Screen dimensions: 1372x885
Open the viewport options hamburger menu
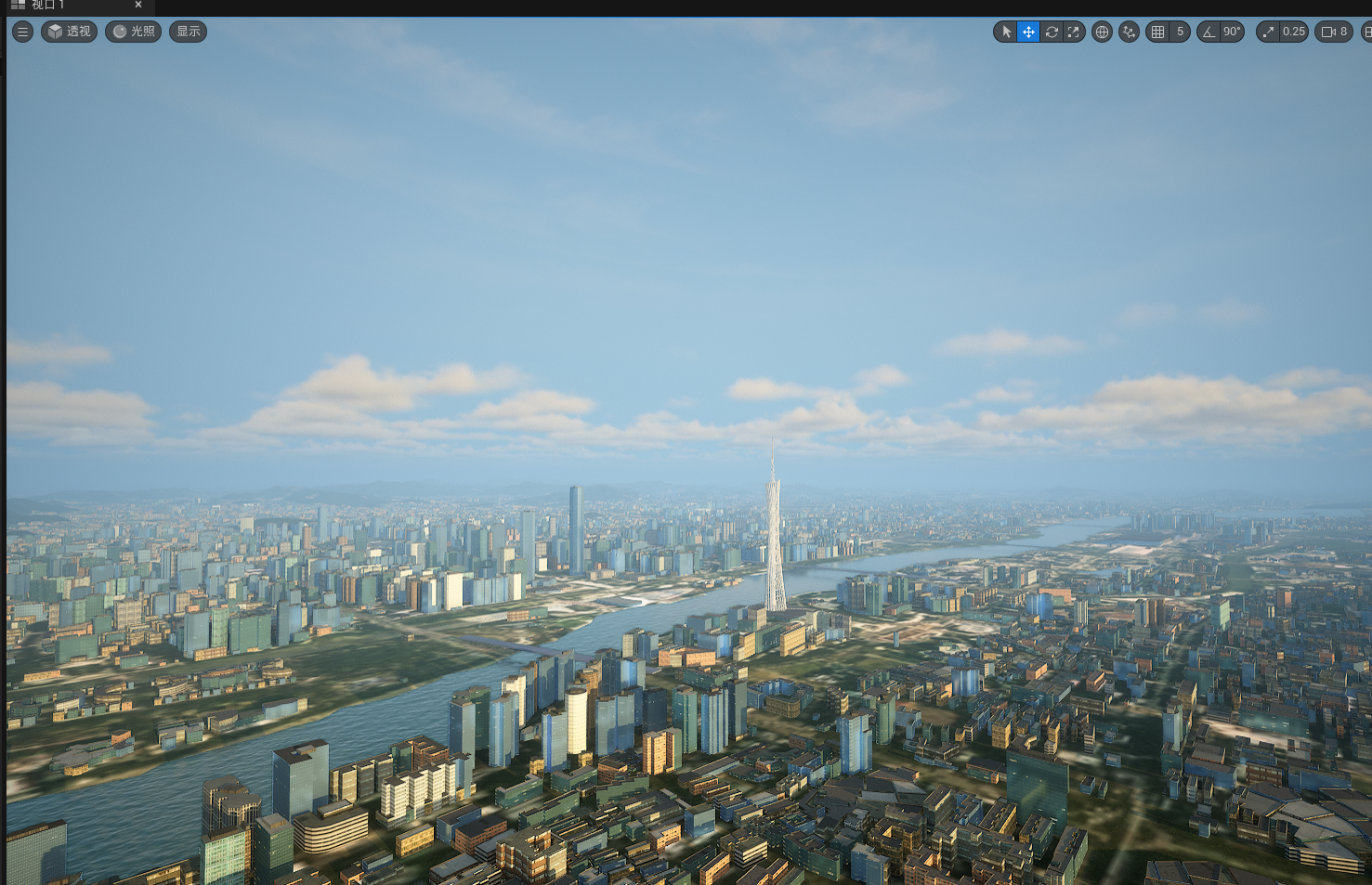click(22, 32)
